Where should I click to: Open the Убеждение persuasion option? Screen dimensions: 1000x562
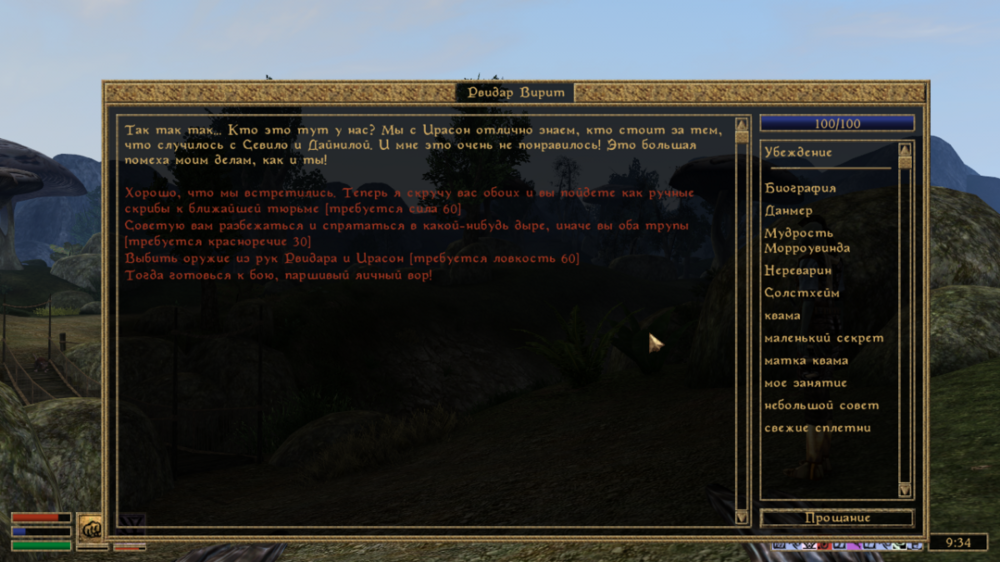point(798,153)
